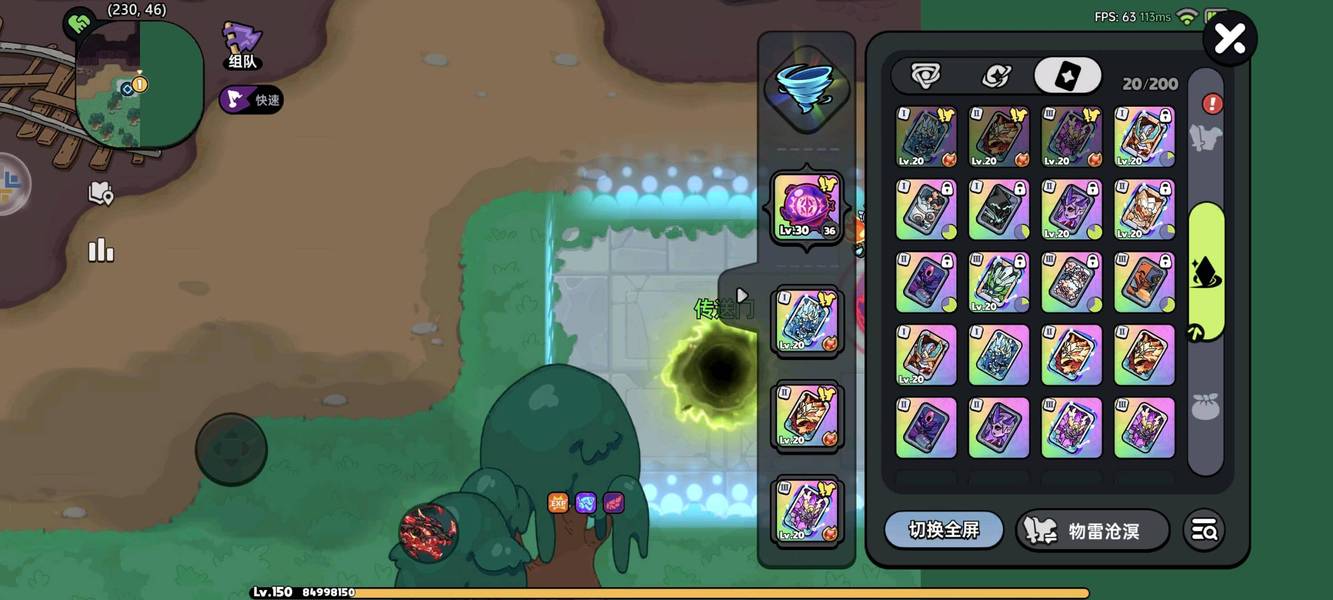Click the red exclamation alert icon

click(x=1212, y=104)
